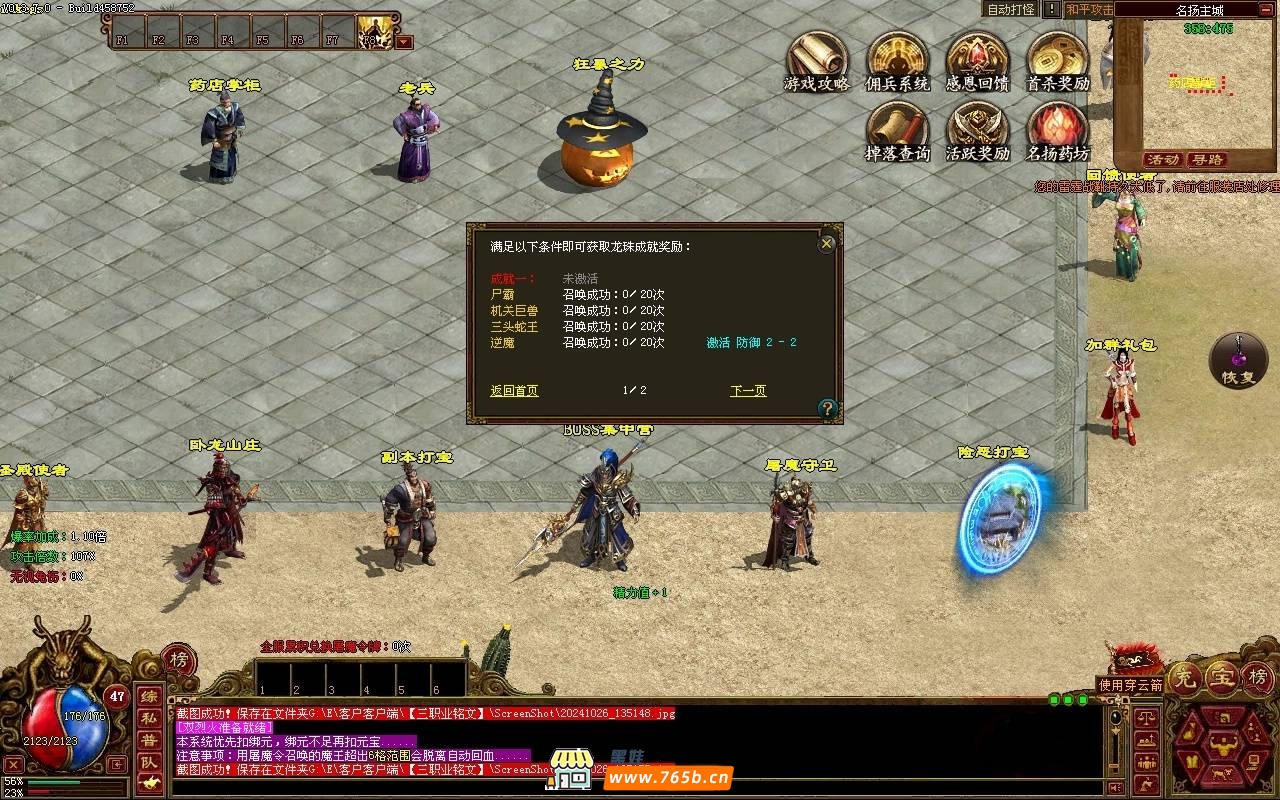Open the 宝 treasure shop button
The height and width of the screenshot is (800, 1280).
click(1222, 678)
